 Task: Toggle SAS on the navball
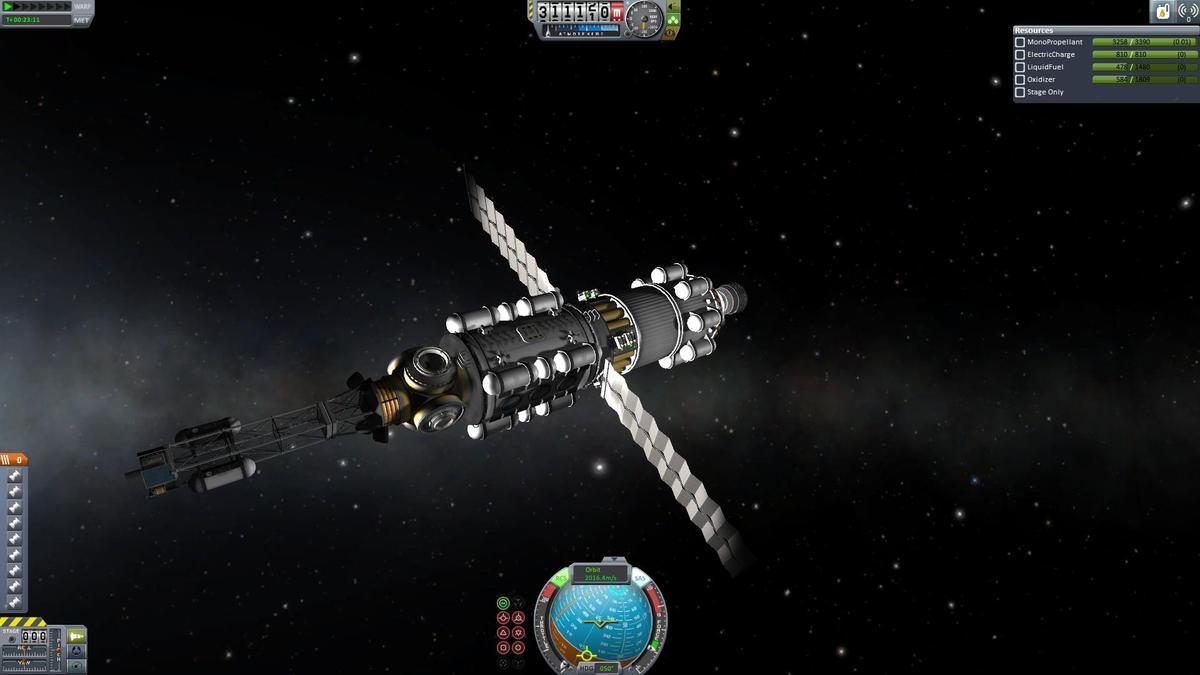point(640,579)
